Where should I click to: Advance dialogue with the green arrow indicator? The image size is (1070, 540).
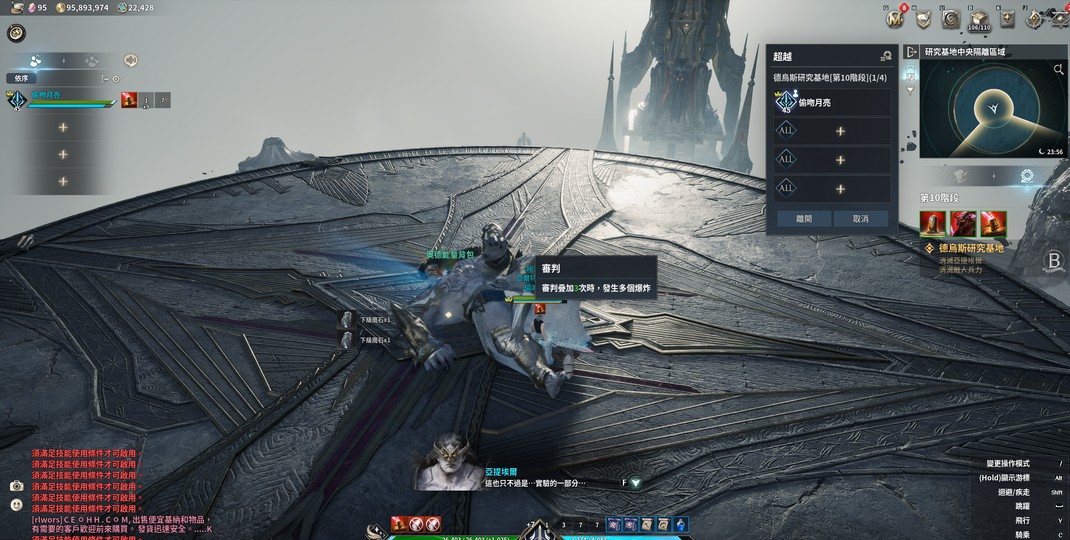635,483
